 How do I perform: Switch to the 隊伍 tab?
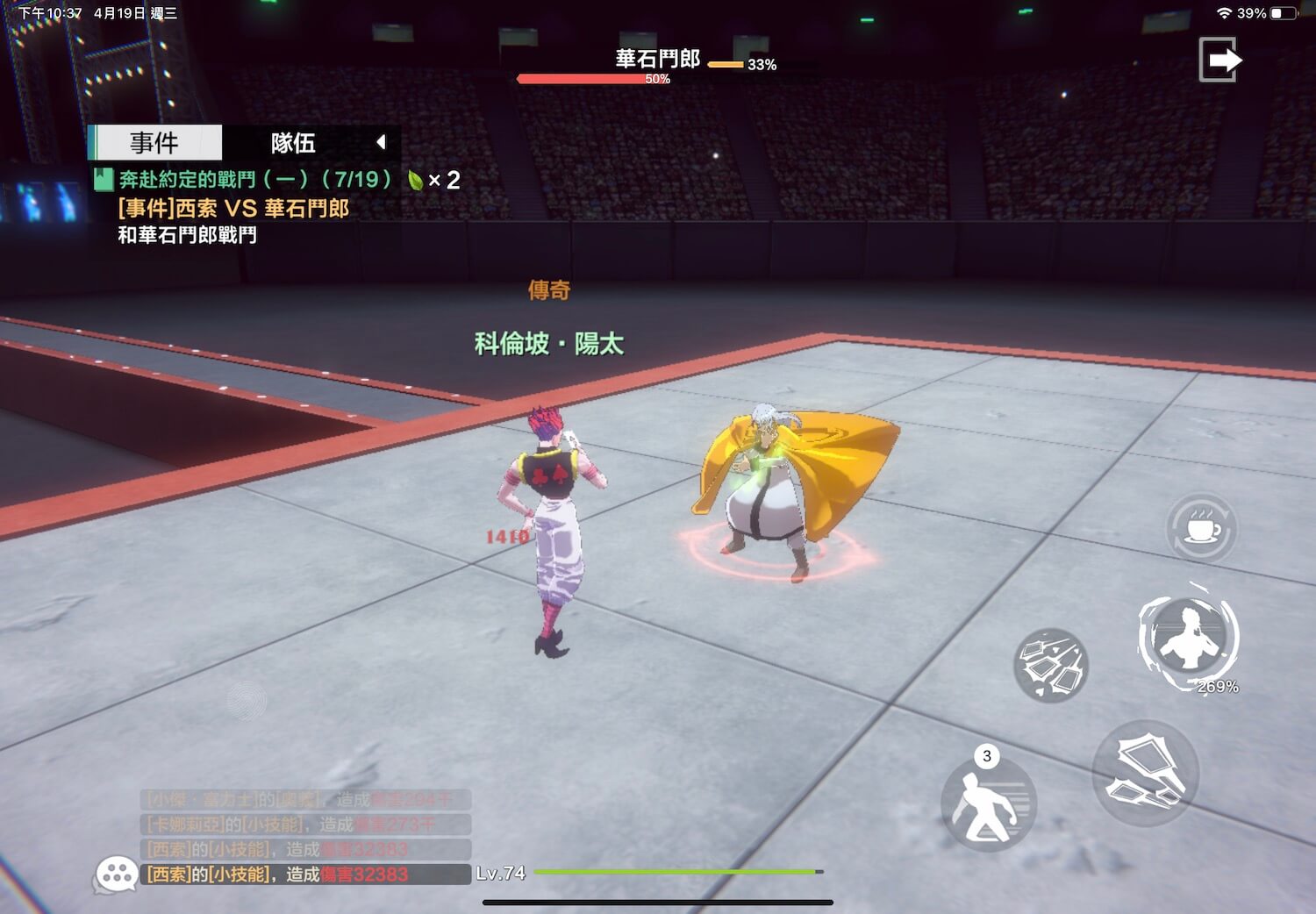tap(293, 142)
